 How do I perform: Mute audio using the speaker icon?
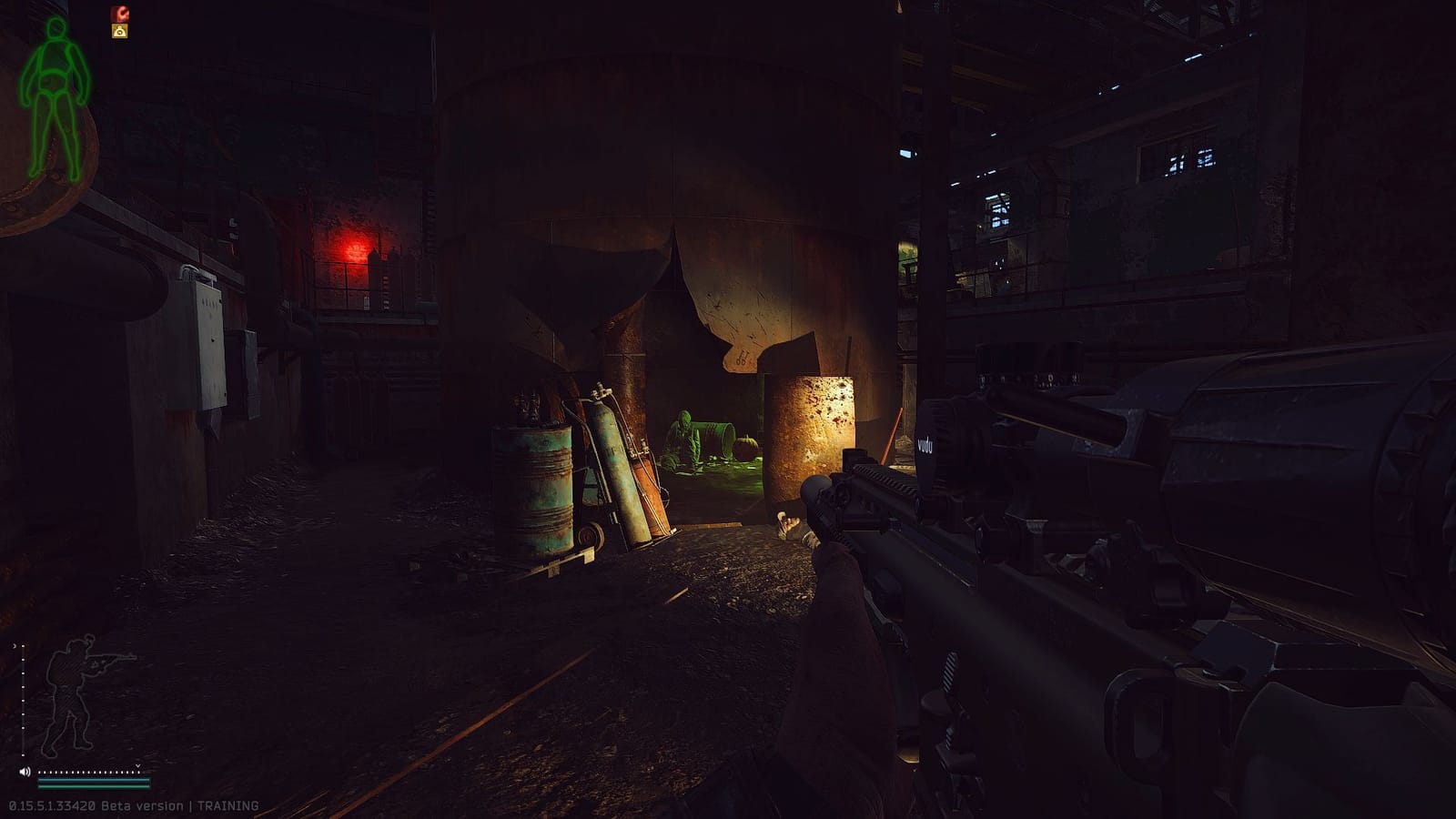(24, 772)
